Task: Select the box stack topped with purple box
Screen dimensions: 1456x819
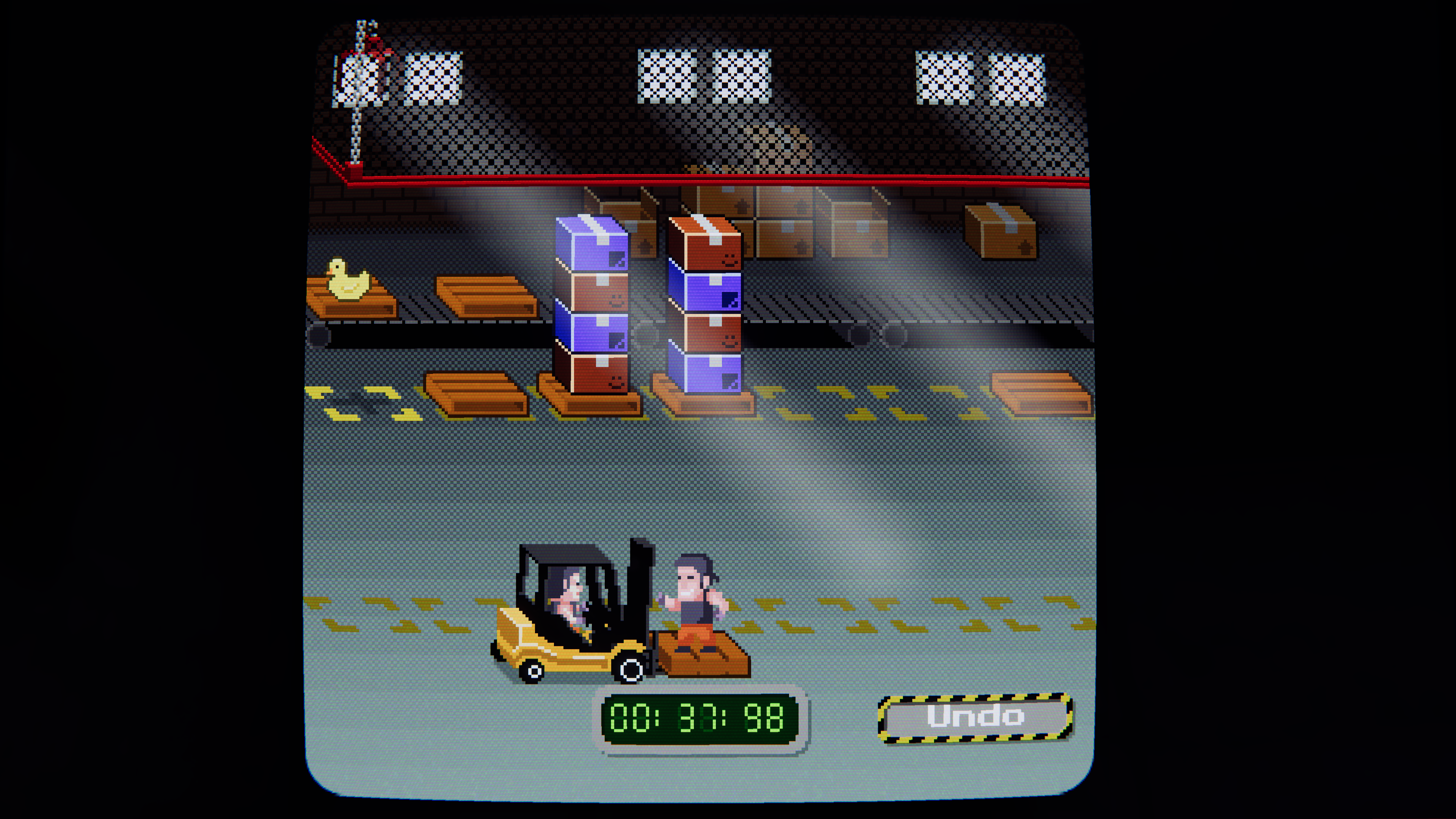Action: tap(592, 308)
